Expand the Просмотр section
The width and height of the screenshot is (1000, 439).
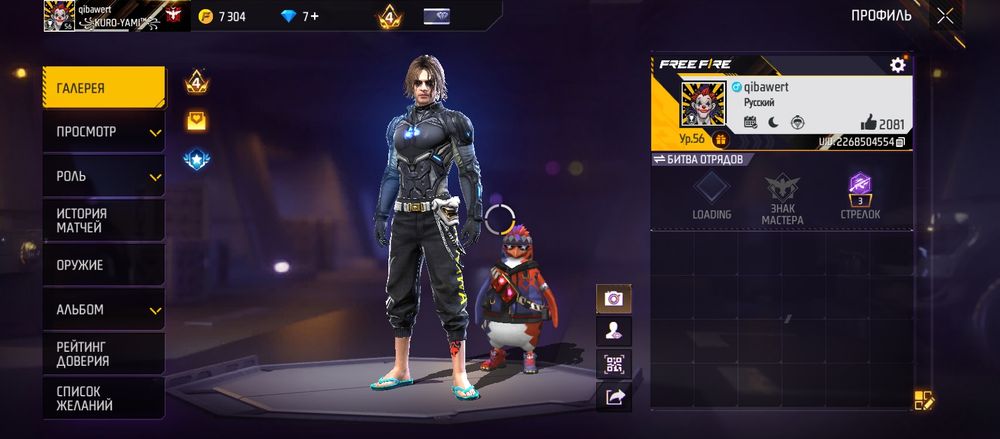[103, 132]
